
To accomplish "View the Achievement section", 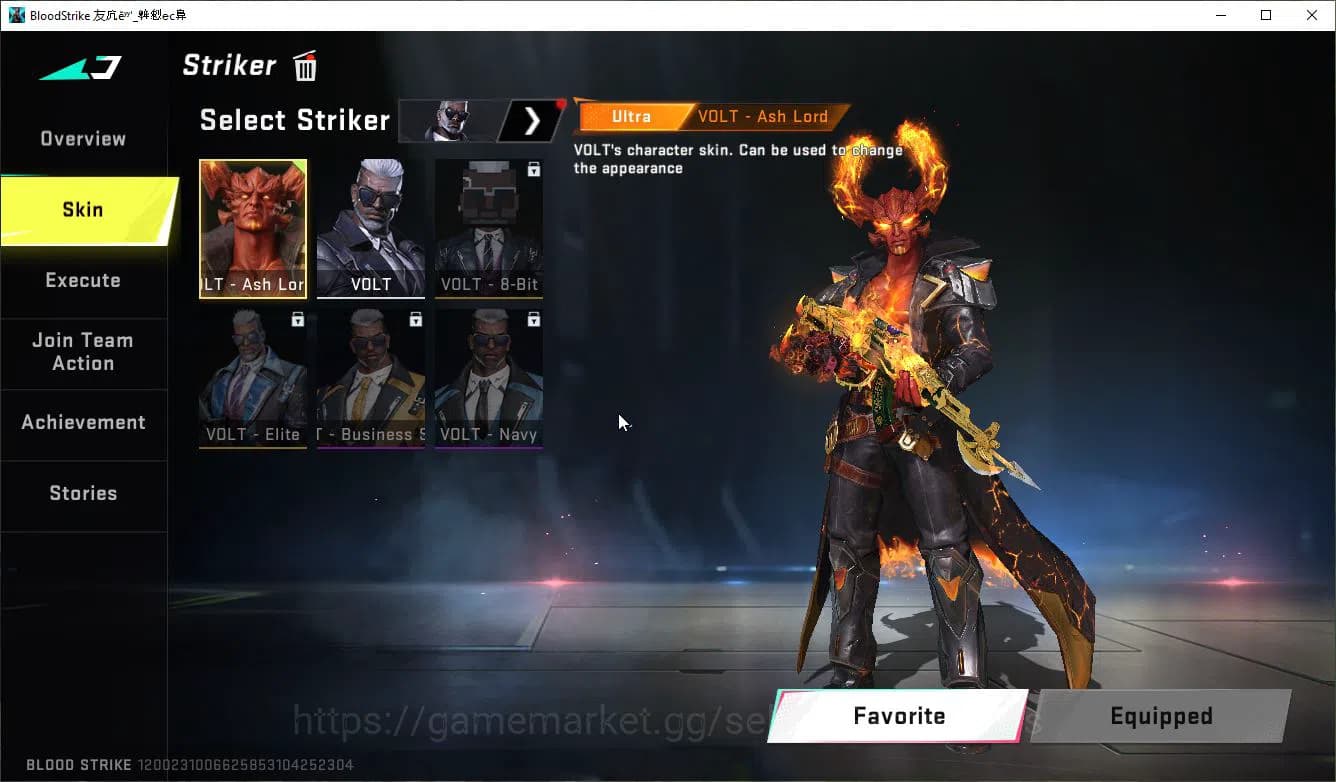I will (83, 422).
